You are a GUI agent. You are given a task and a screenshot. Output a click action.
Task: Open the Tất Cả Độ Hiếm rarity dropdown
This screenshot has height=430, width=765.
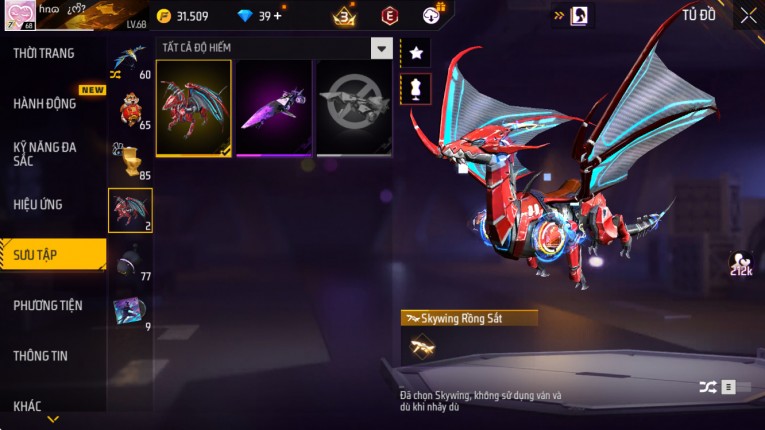(x=381, y=48)
